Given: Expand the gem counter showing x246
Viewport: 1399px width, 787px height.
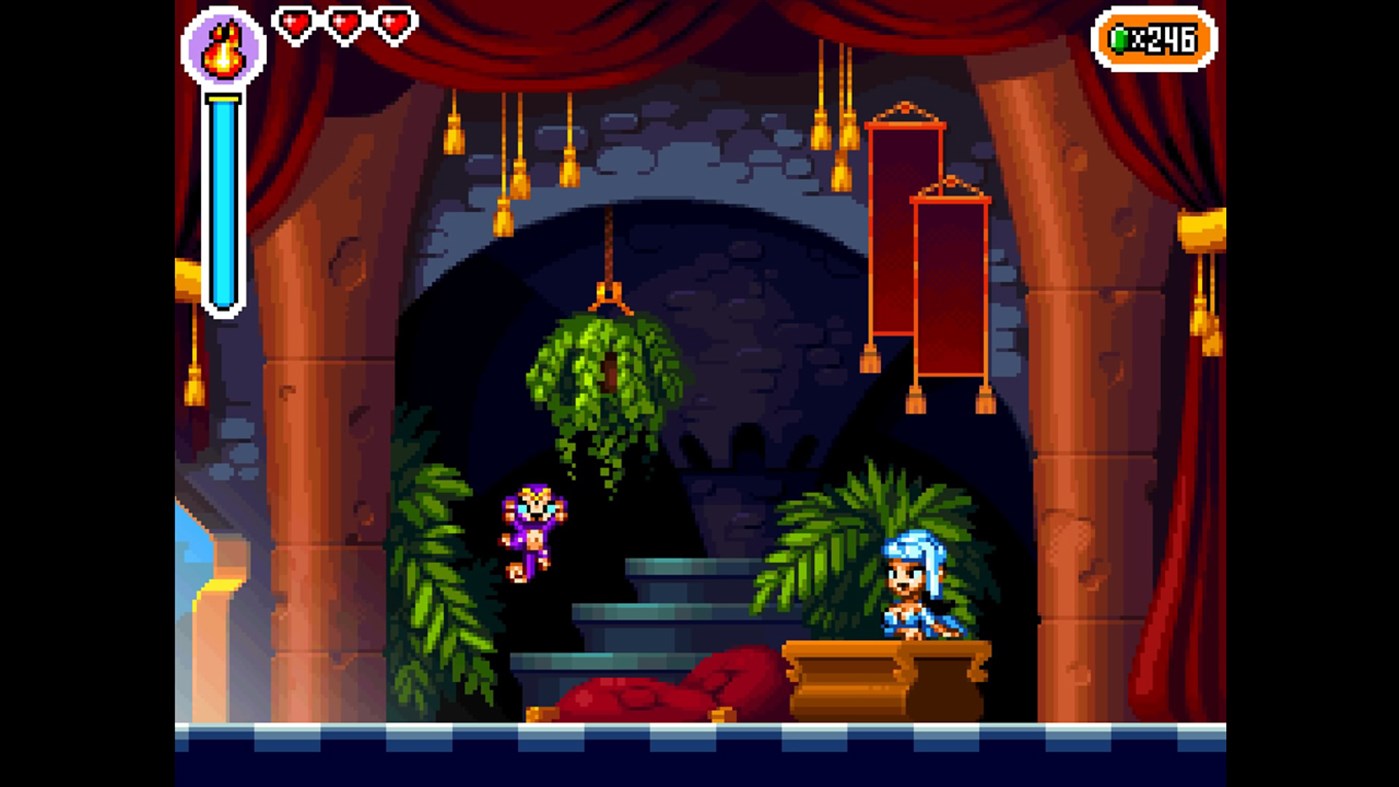Looking at the screenshot, I should pyautogui.click(x=1155, y=40).
